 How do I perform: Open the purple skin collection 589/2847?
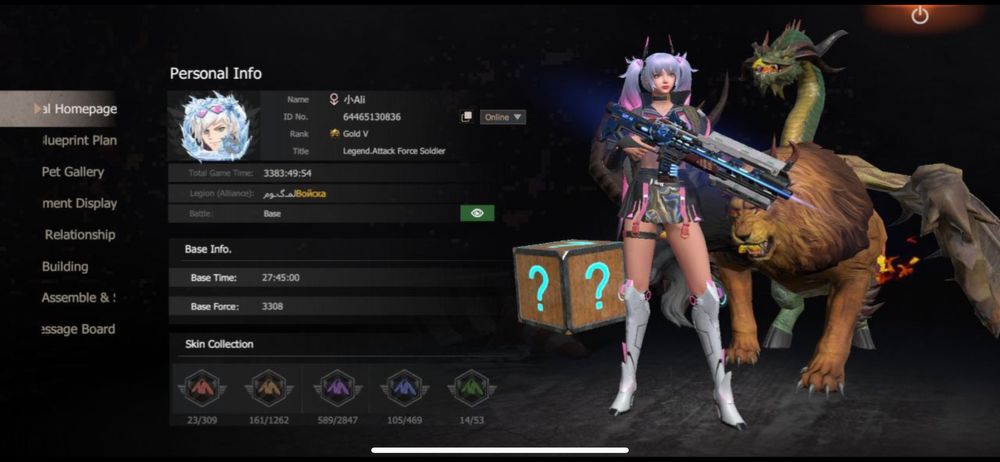[x=336, y=388]
